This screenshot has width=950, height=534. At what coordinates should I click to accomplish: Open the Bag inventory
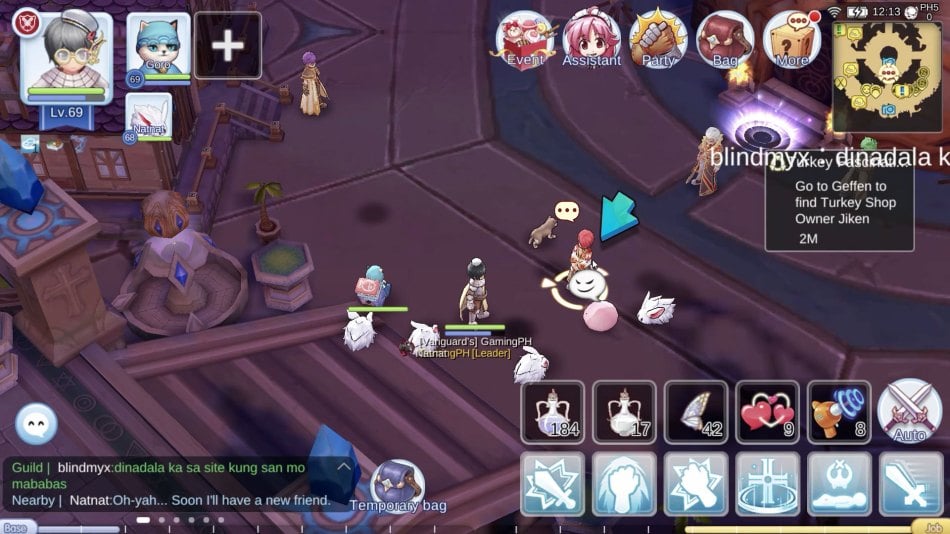(725, 40)
